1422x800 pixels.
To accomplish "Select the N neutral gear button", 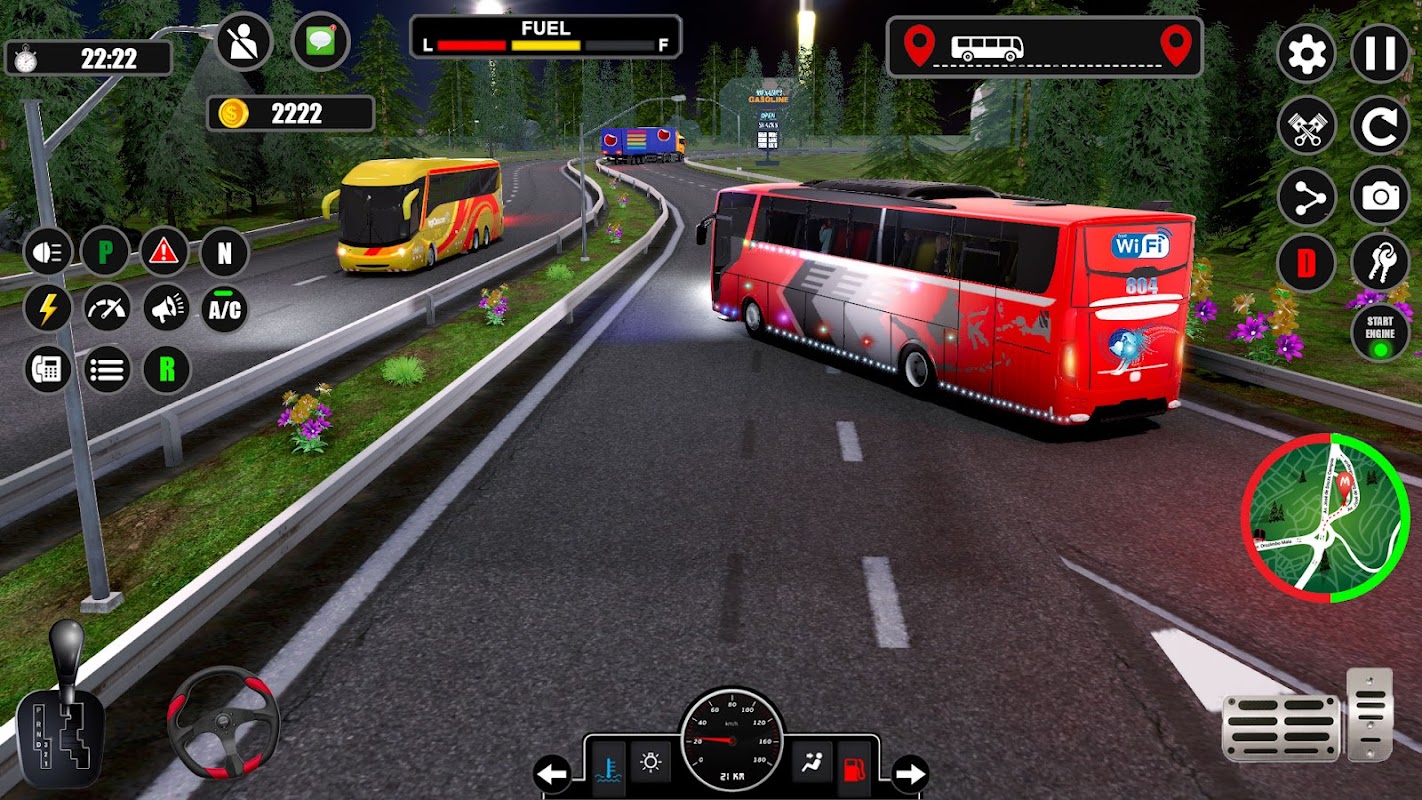I will click(224, 252).
